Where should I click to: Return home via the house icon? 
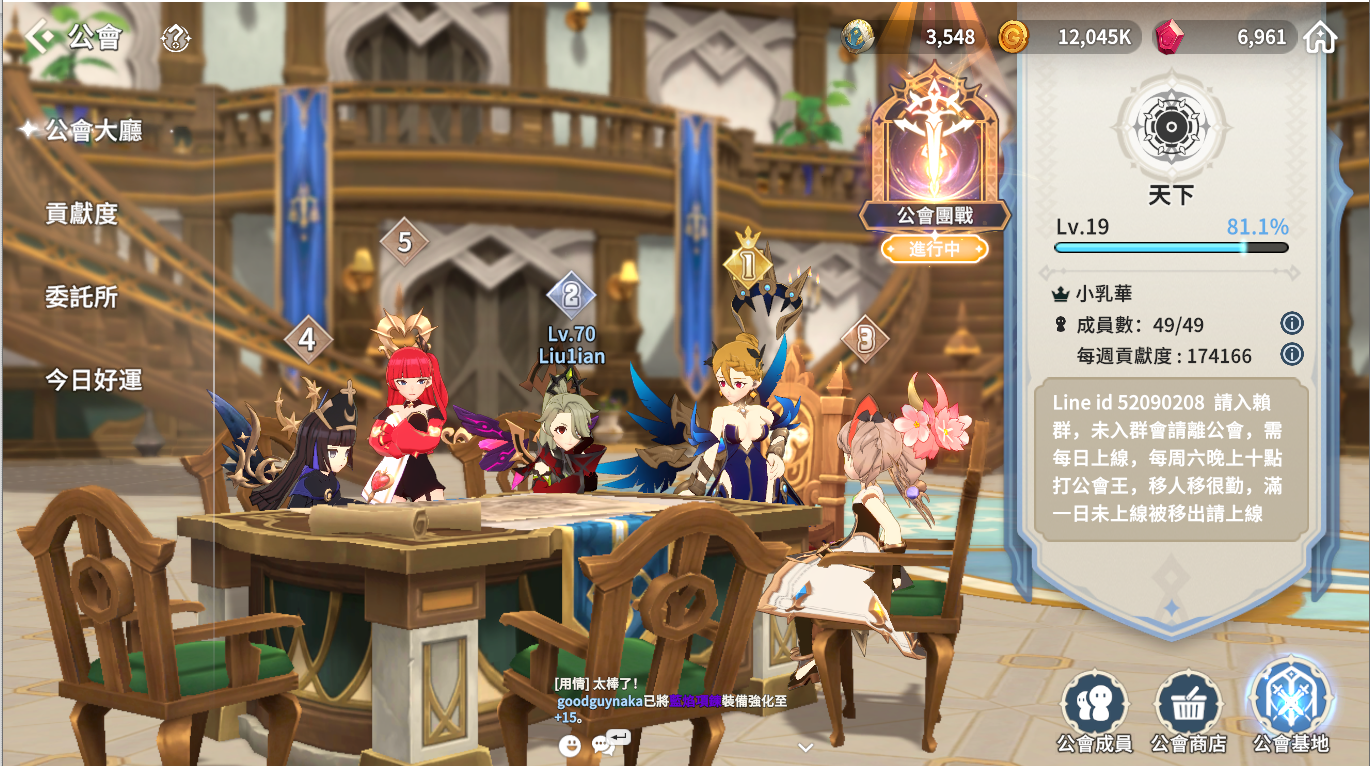1321,38
